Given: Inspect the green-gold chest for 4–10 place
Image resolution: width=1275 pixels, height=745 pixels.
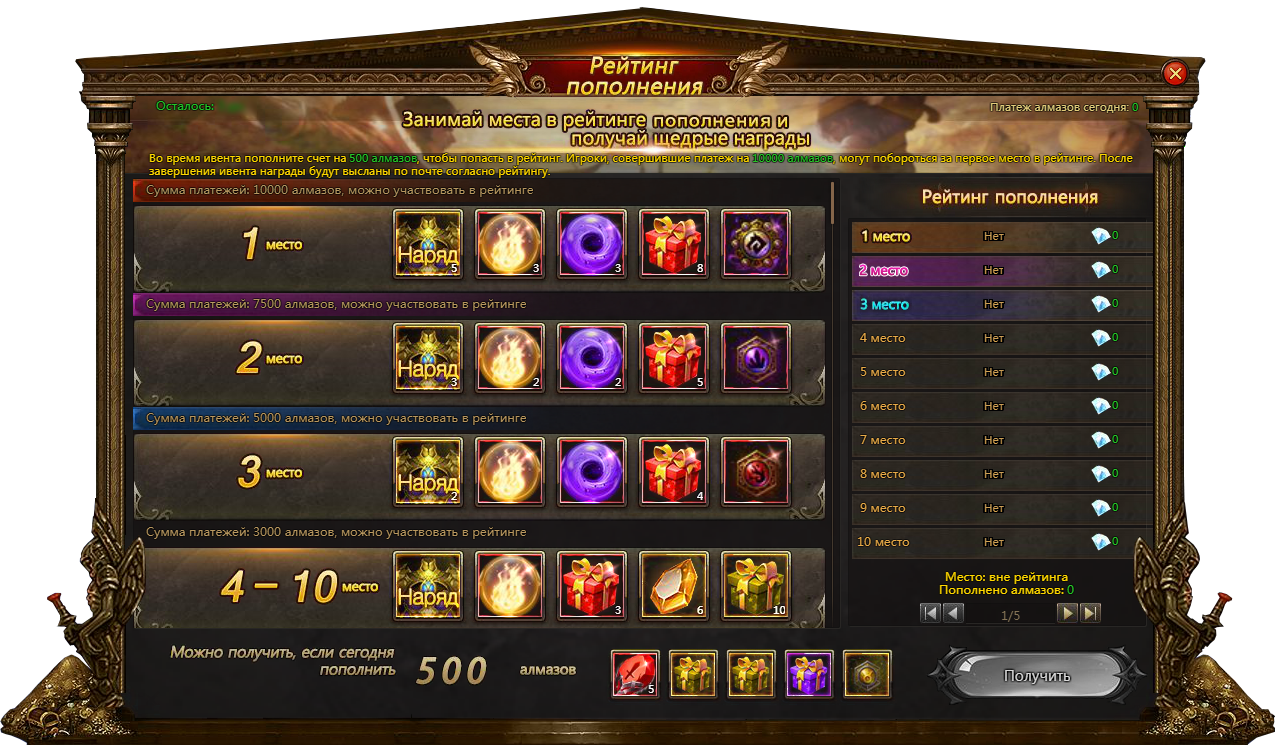Looking at the screenshot, I should point(756,586).
